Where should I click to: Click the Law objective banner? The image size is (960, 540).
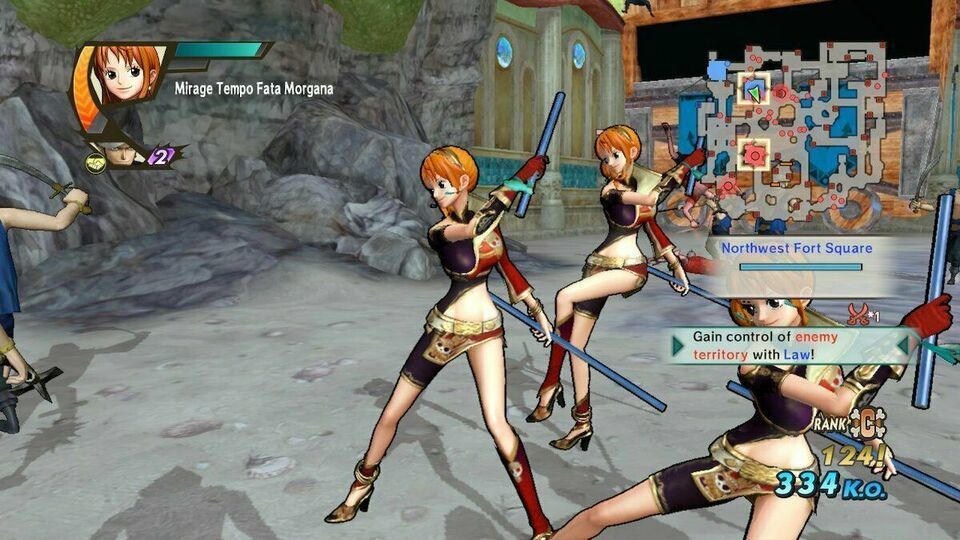(795, 345)
